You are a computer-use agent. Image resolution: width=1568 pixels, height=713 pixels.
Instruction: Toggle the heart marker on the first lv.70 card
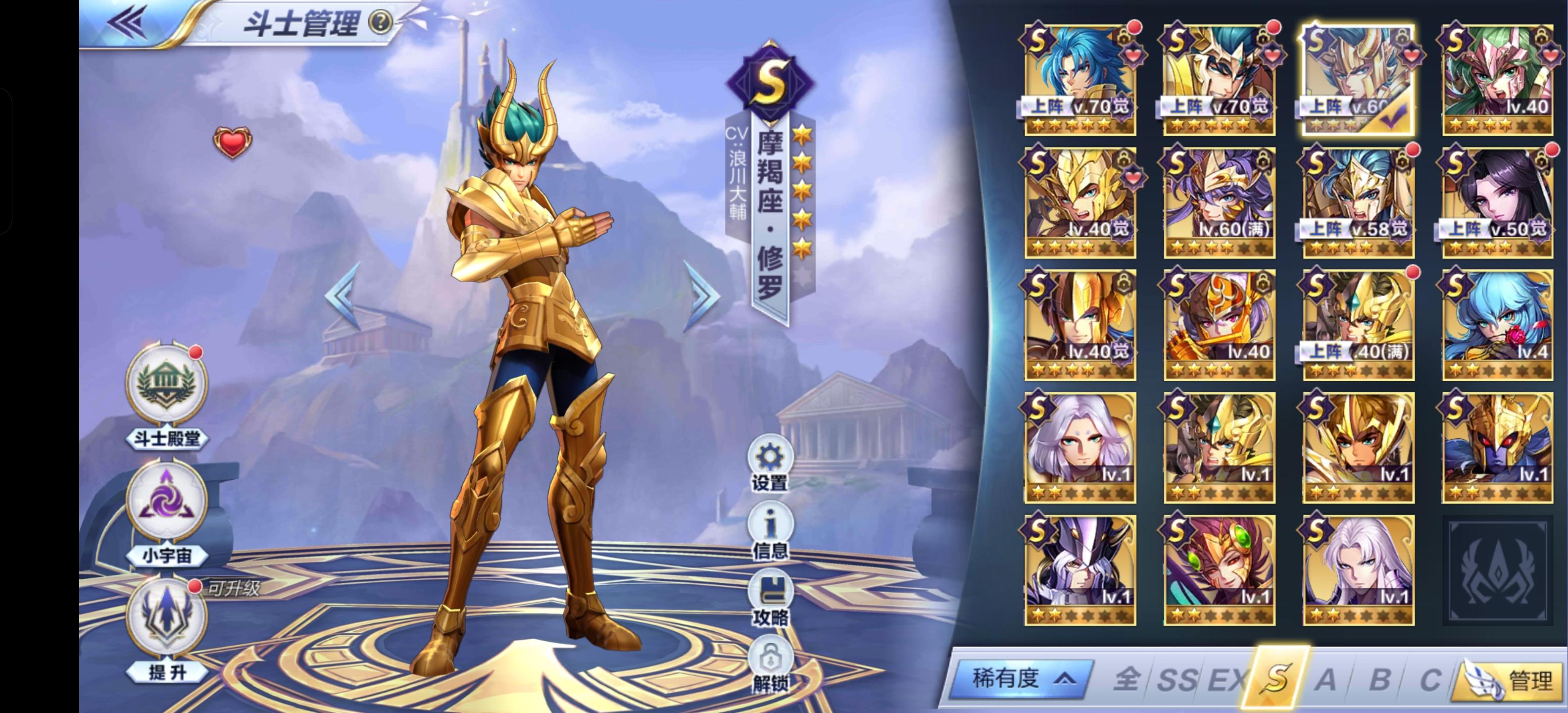click(x=1134, y=56)
